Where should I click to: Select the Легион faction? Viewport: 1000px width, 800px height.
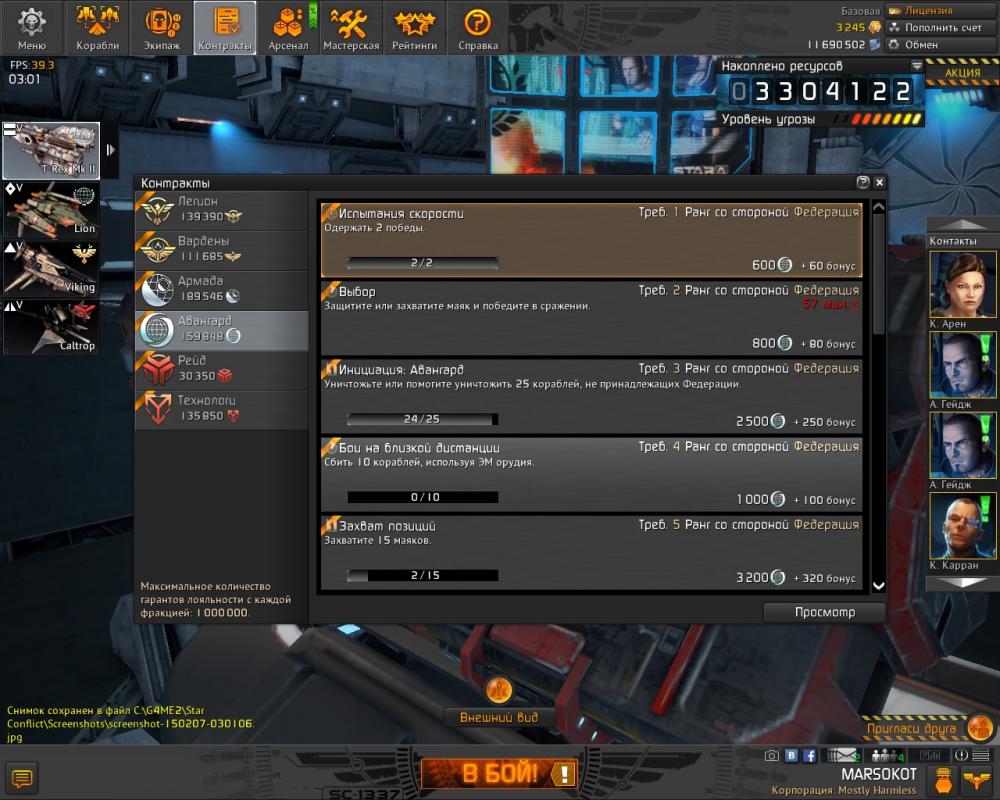[x=221, y=208]
